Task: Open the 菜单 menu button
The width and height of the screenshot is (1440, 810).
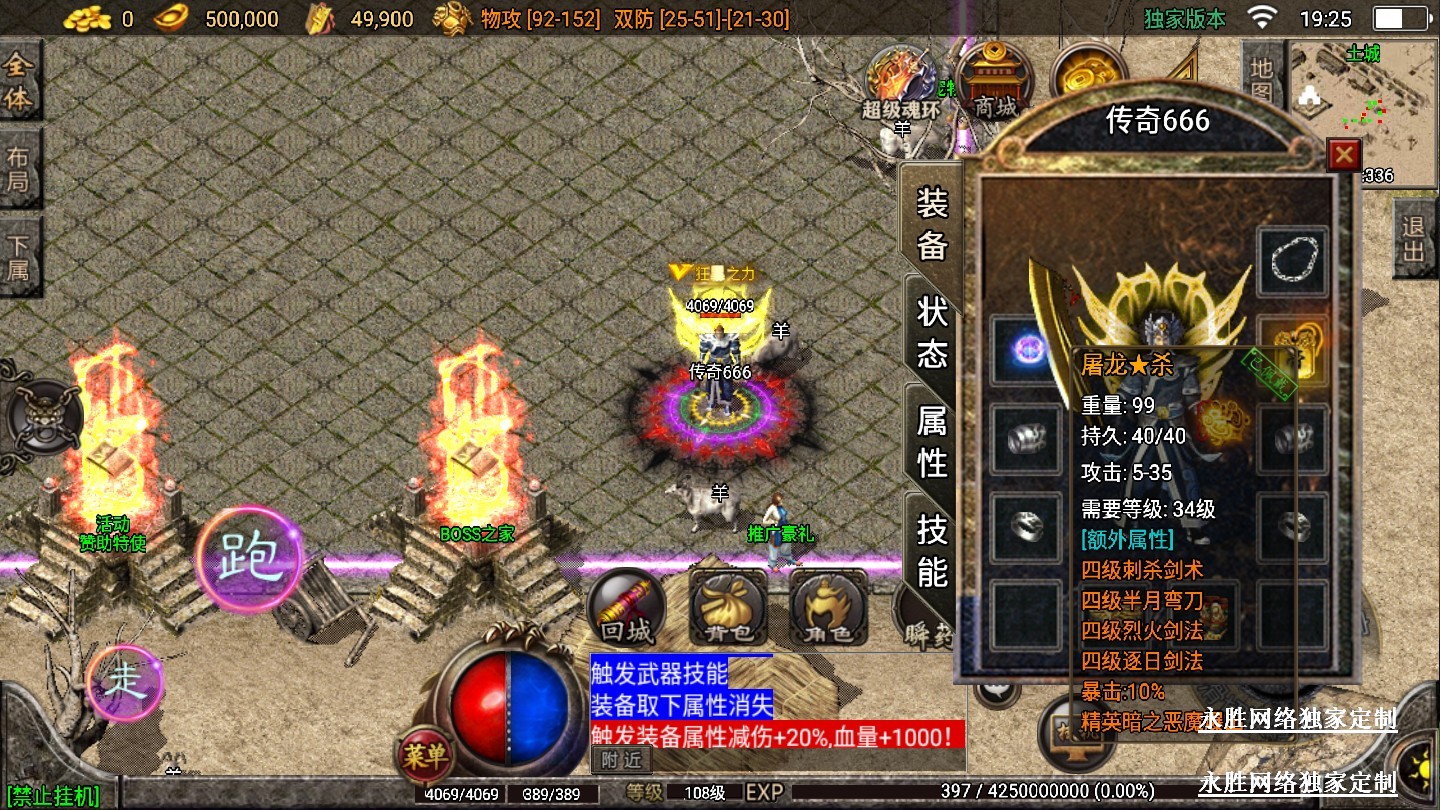Action: tap(424, 756)
